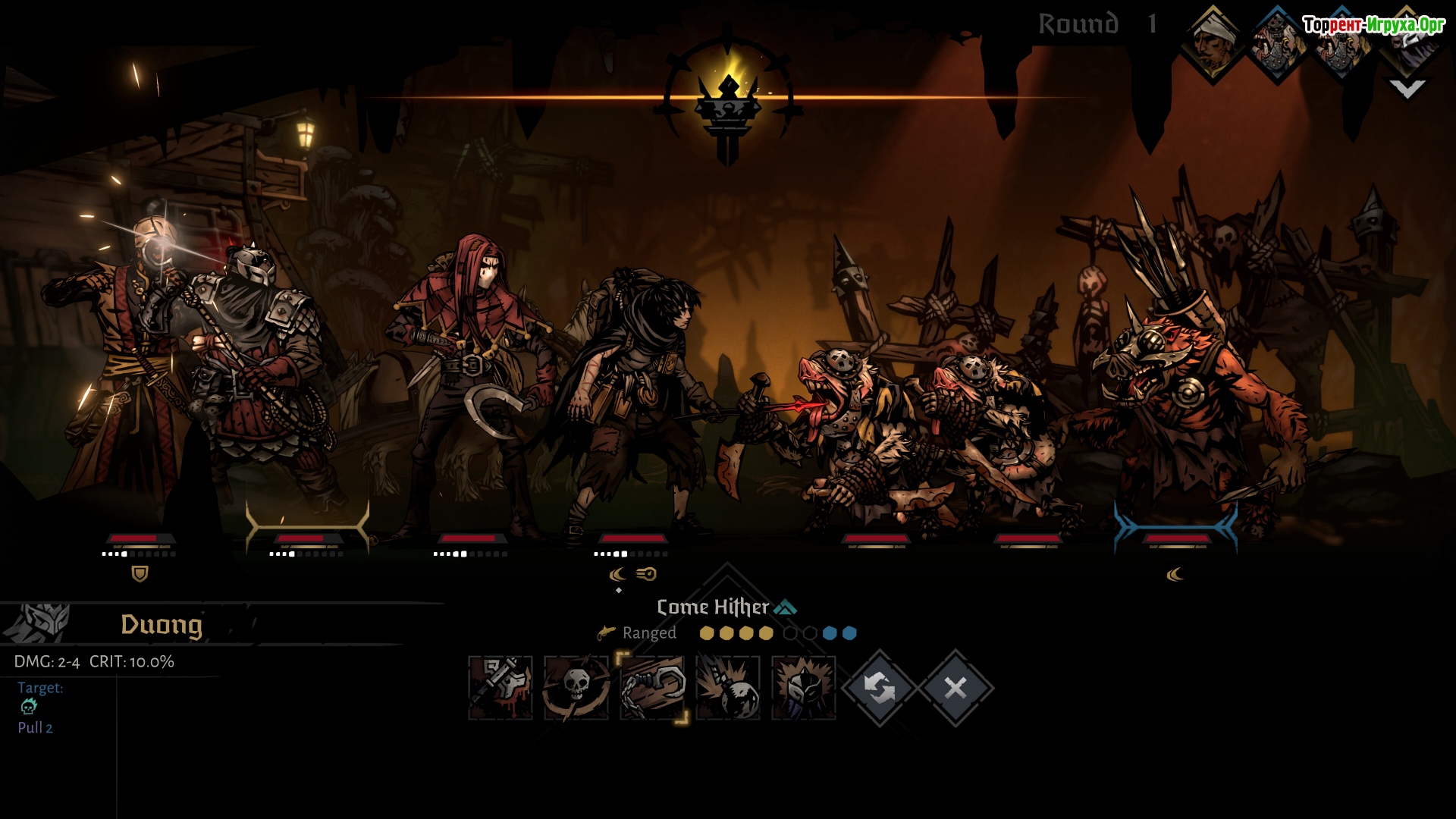Pass the turn with the X button

tap(955, 688)
